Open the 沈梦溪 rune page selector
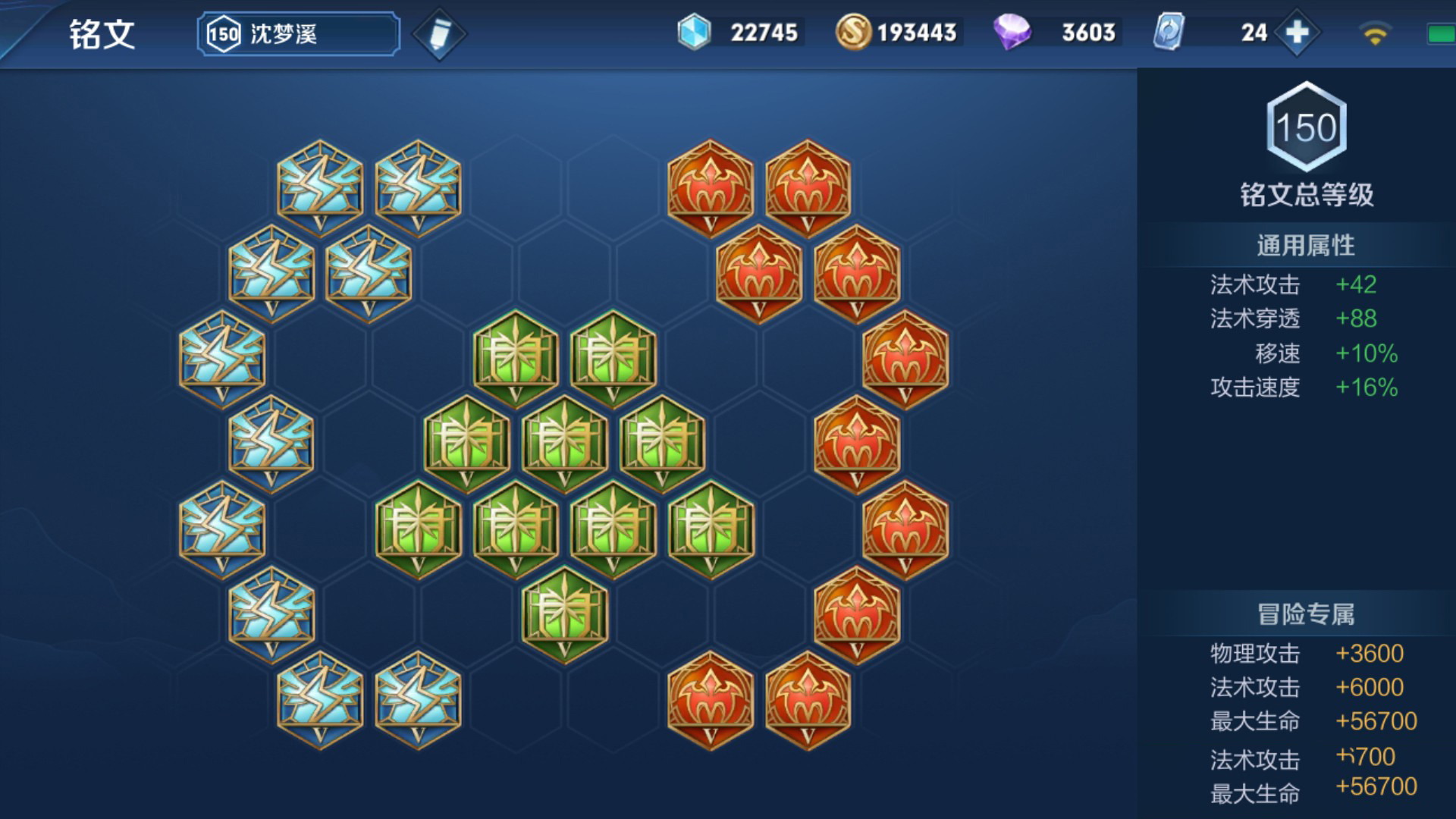1456x819 pixels. point(298,34)
